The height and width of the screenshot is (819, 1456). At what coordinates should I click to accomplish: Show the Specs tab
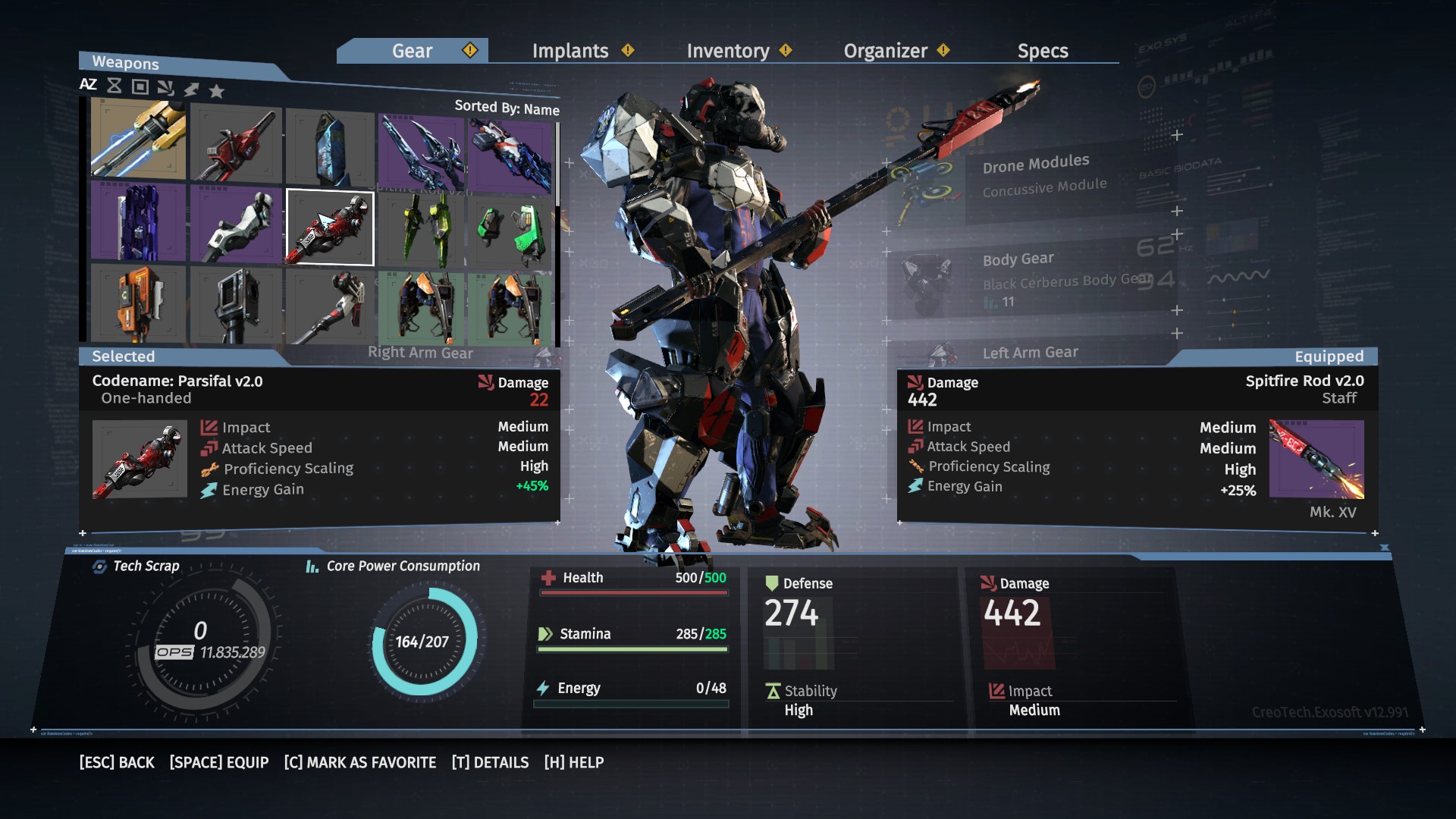pos(1043,51)
